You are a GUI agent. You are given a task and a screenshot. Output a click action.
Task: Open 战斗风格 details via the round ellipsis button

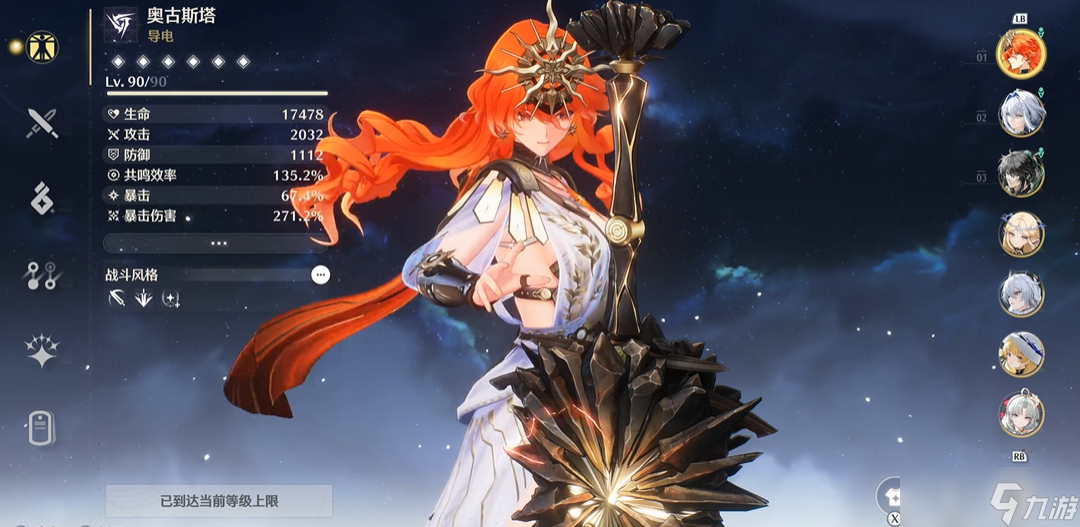click(320, 274)
